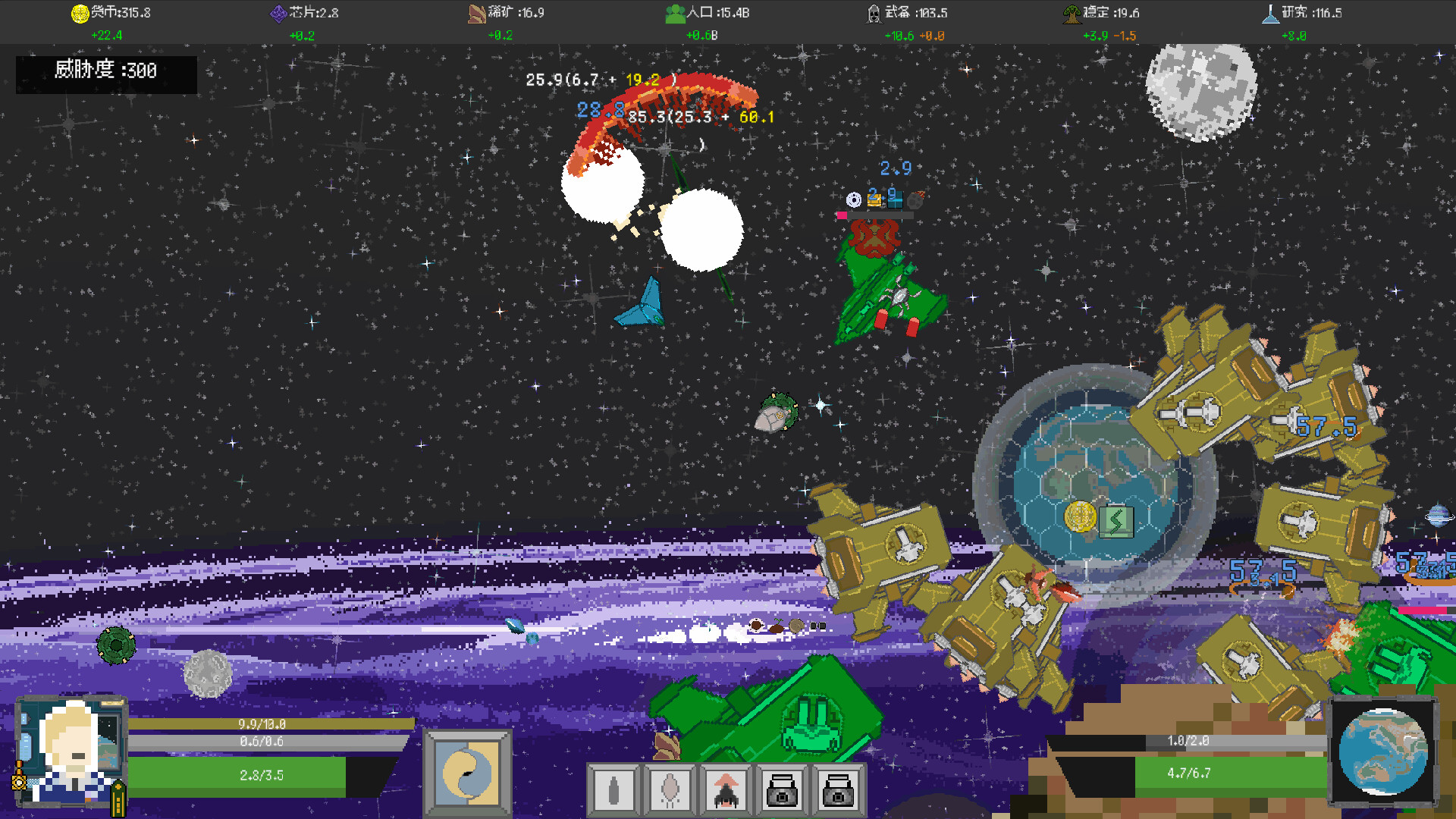Viewport: 1456px width, 819px height.
Task: Select the bottle item in the hotbar
Action: click(613, 790)
